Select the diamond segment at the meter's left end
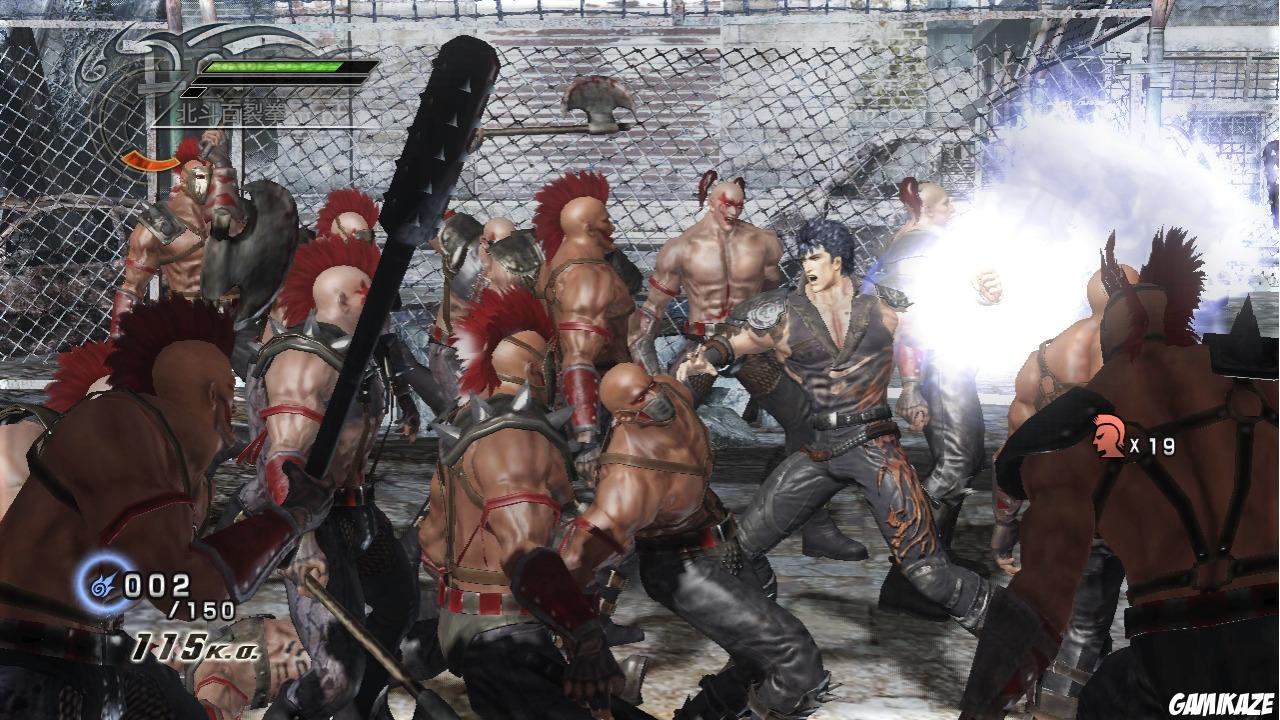Screen dimensions: 1280x720 (194, 92)
